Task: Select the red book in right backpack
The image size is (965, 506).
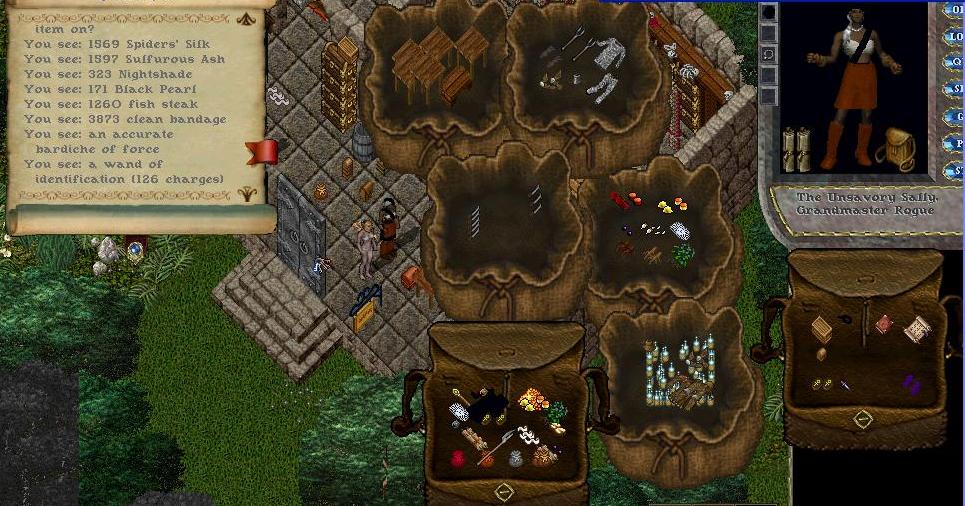Action: [883, 324]
